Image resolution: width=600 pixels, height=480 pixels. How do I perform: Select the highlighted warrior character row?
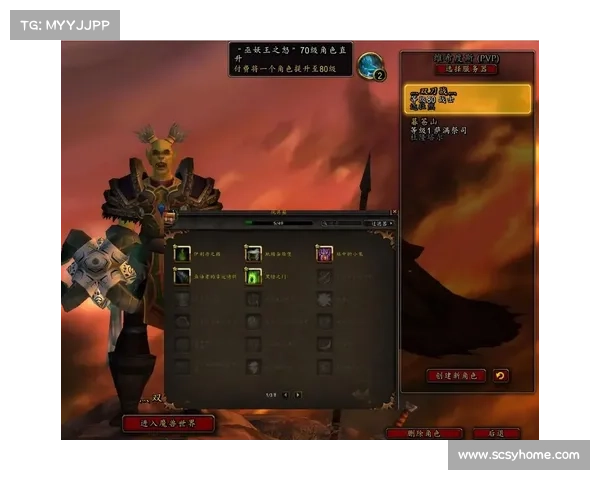(468, 99)
